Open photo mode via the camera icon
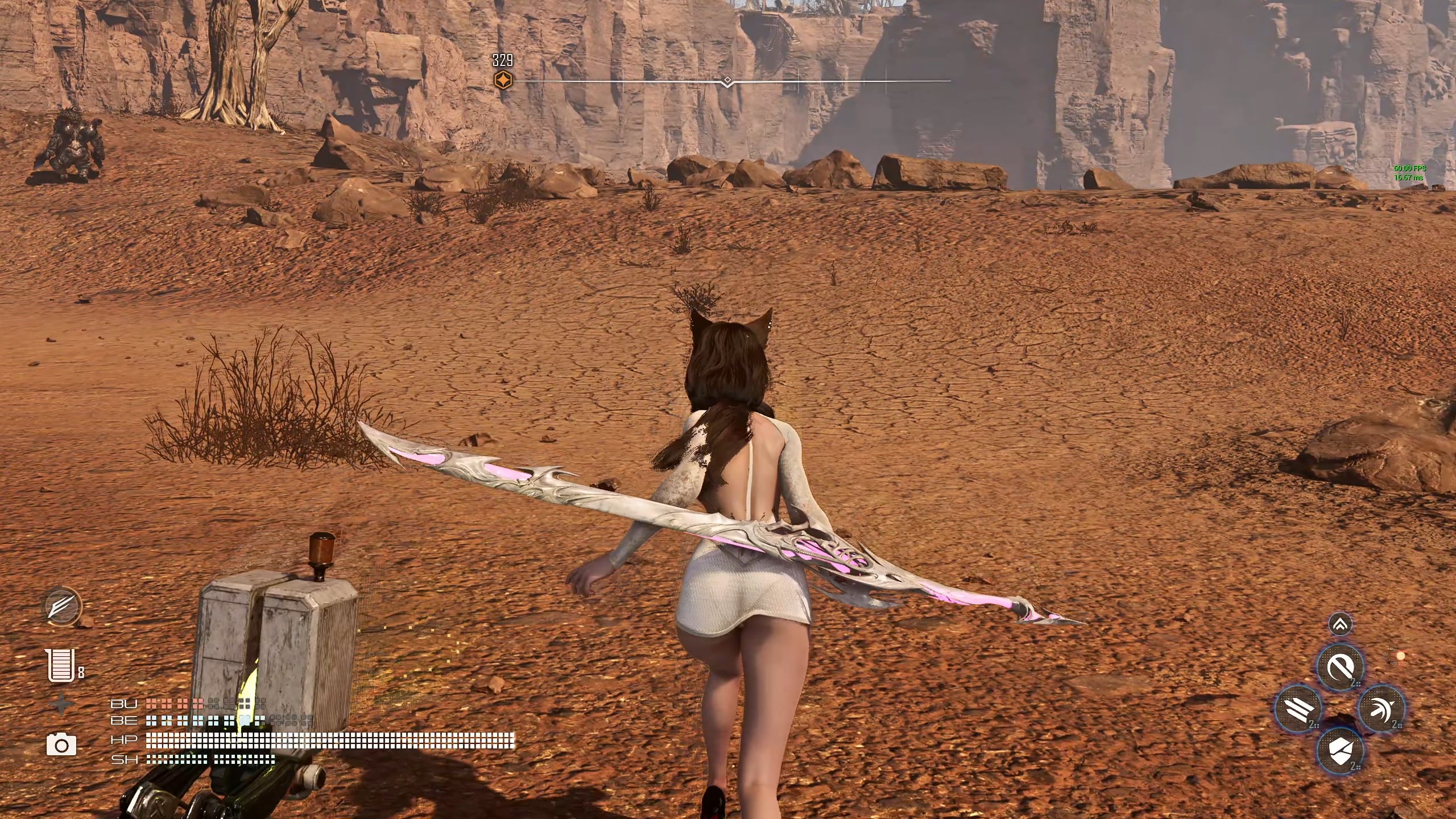The image size is (1456, 819). 61,744
